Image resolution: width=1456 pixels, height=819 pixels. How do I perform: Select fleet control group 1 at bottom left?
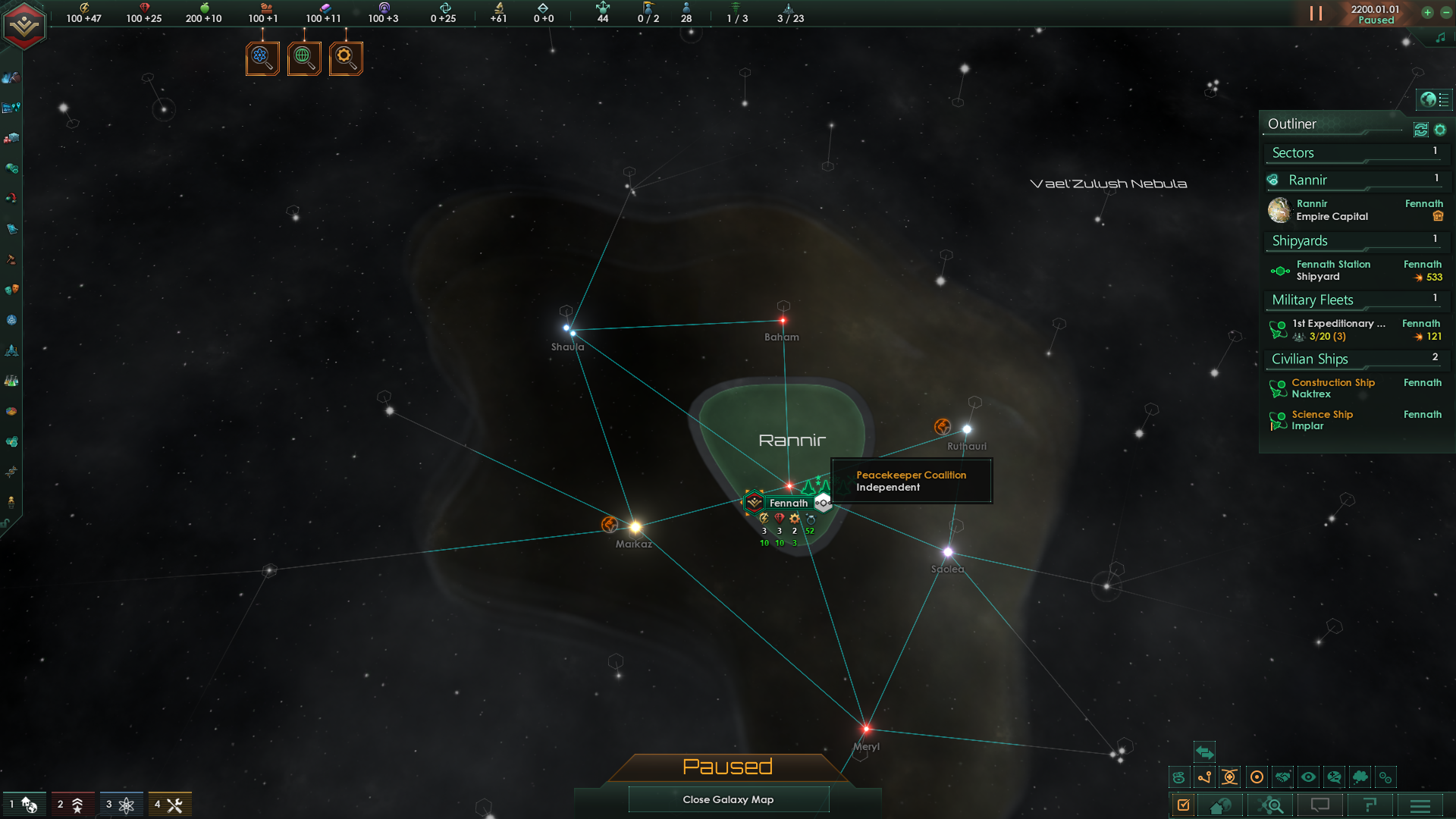26,803
